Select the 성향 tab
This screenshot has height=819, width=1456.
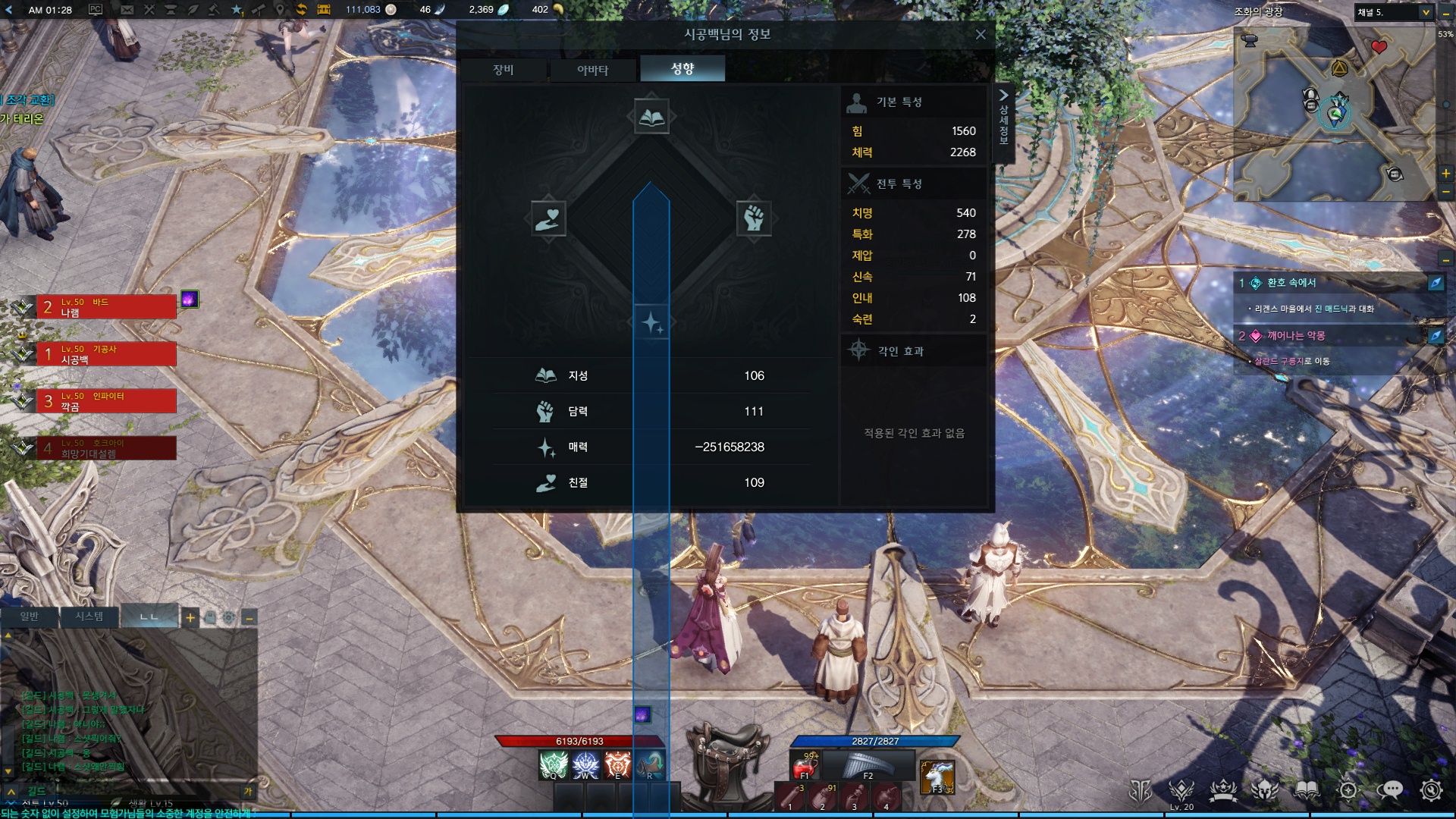(x=682, y=69)
